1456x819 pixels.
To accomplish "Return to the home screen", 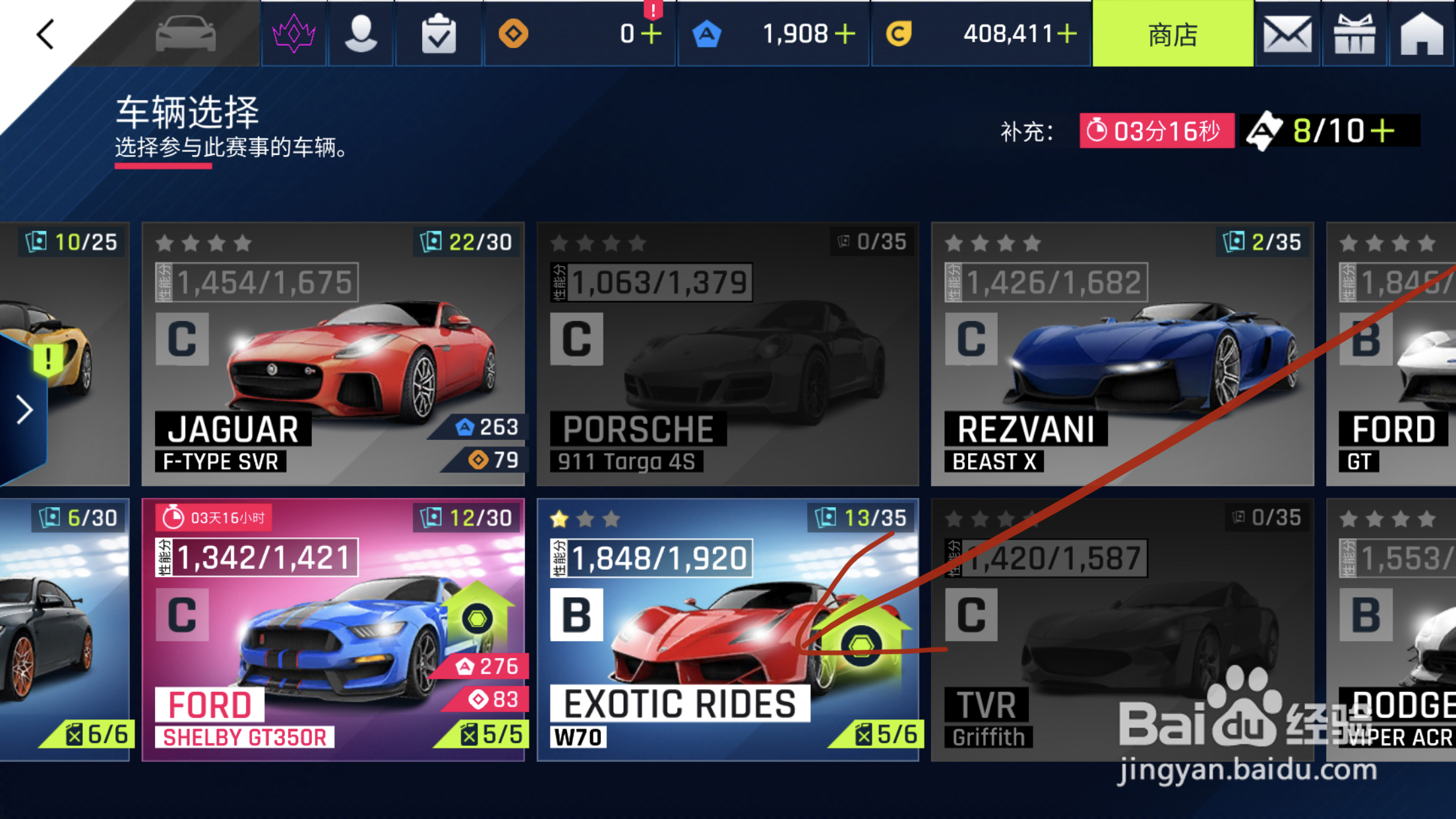I will coord(1422,34).
